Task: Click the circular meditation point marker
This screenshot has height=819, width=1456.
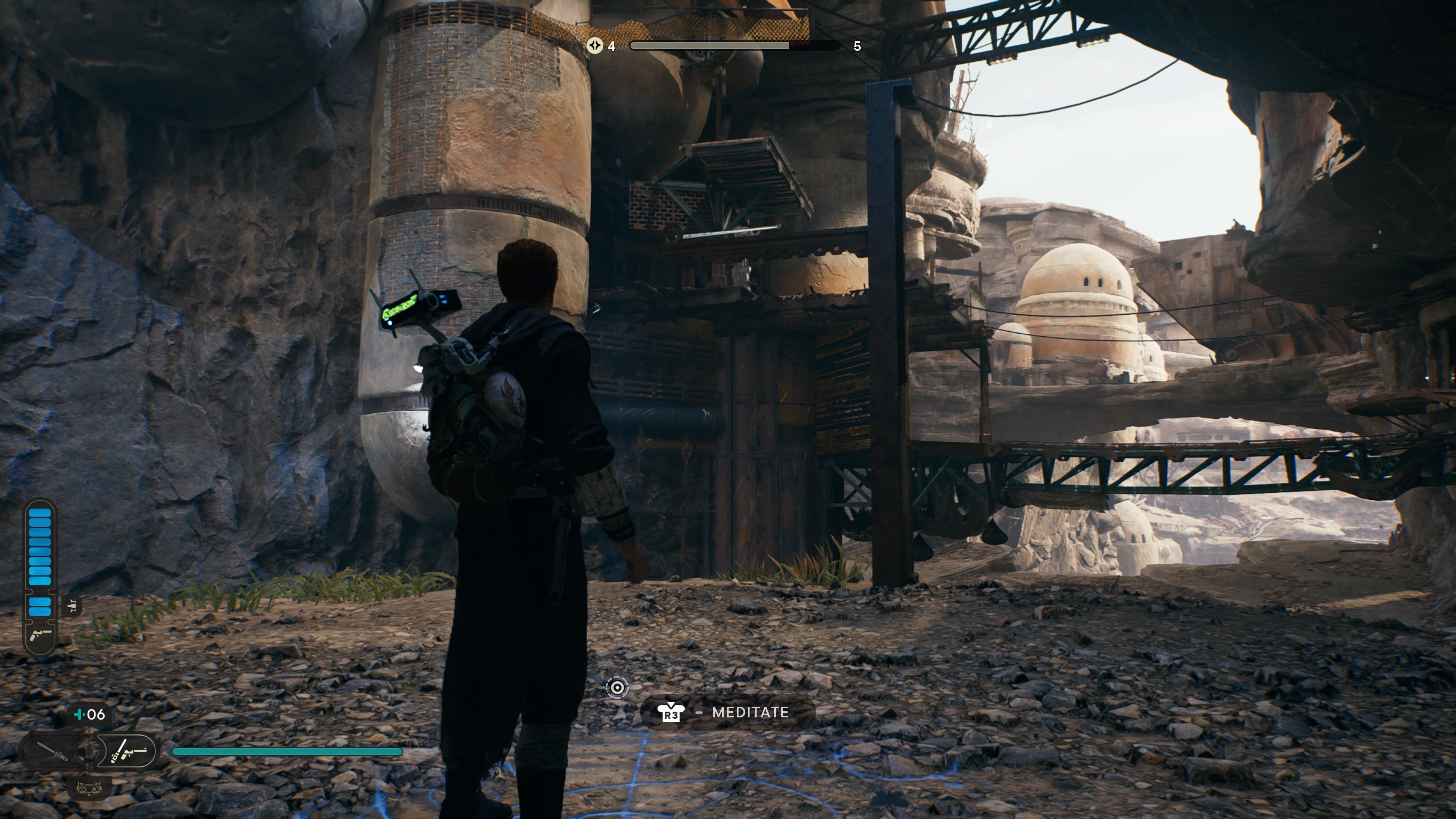Action: click(617, 687)
